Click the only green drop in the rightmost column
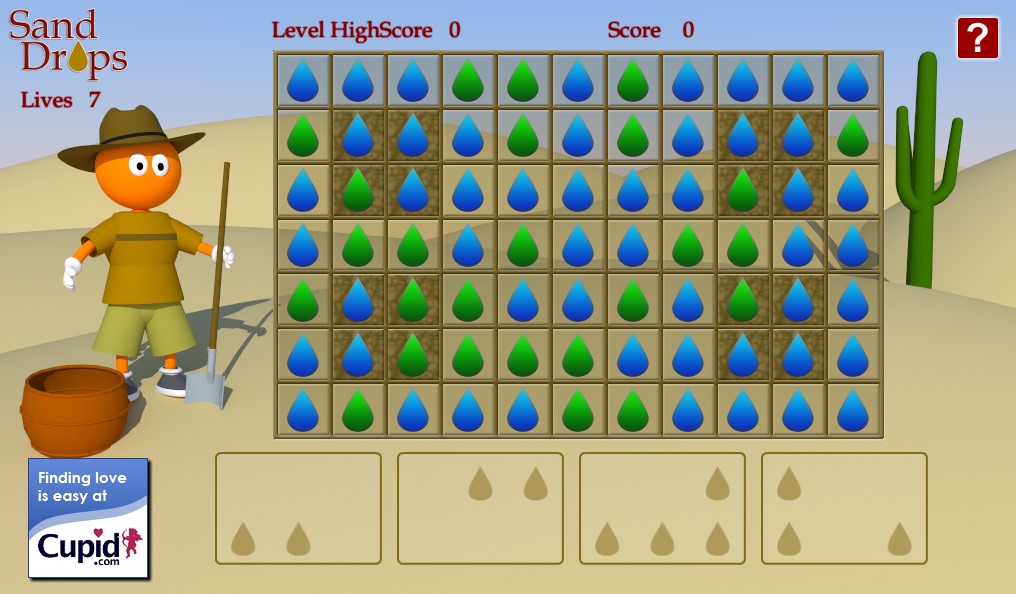1016x594 pixels. (853, 136)
